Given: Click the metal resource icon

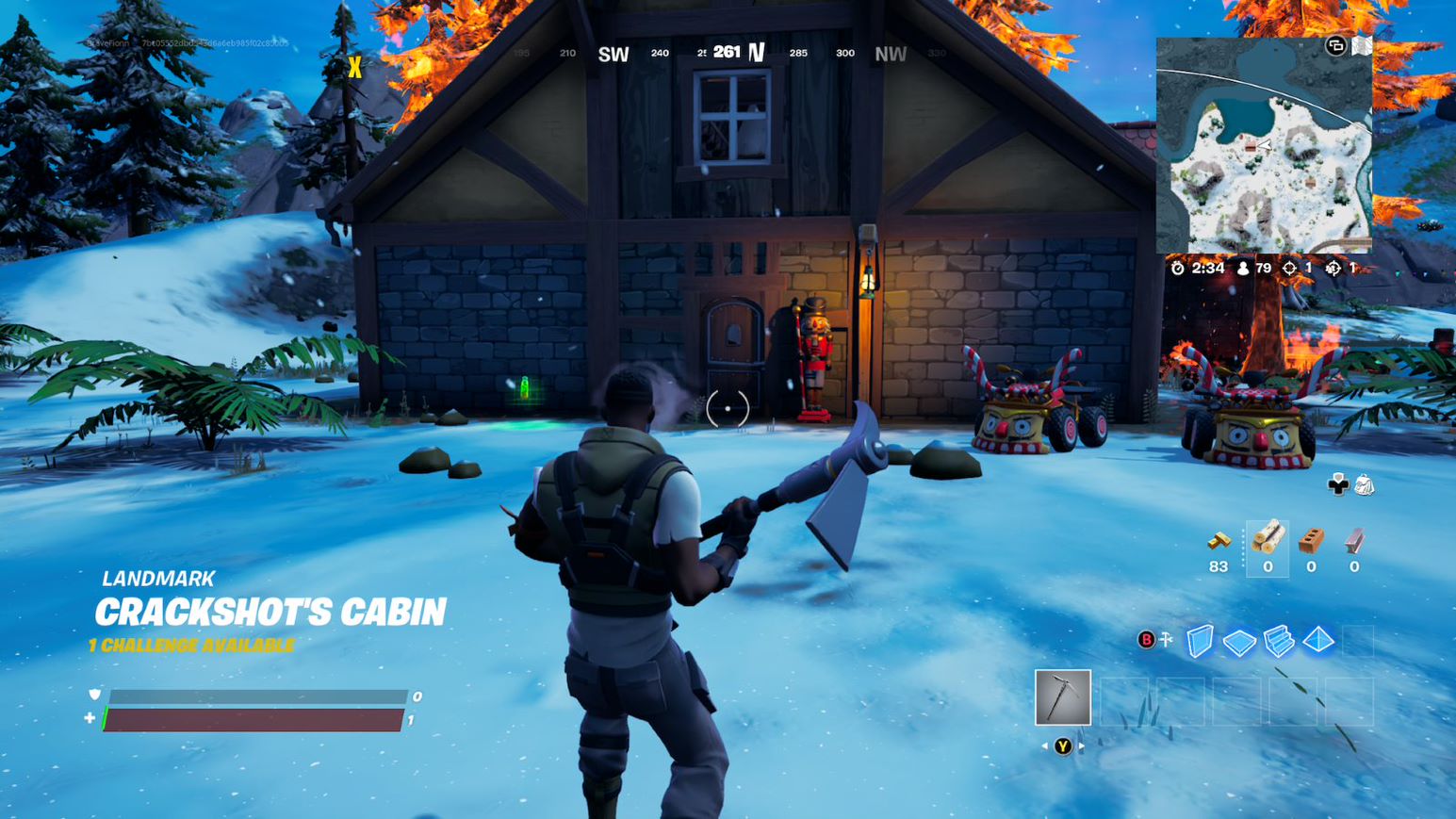Looking at the screenshot, I should point(1355,542).
